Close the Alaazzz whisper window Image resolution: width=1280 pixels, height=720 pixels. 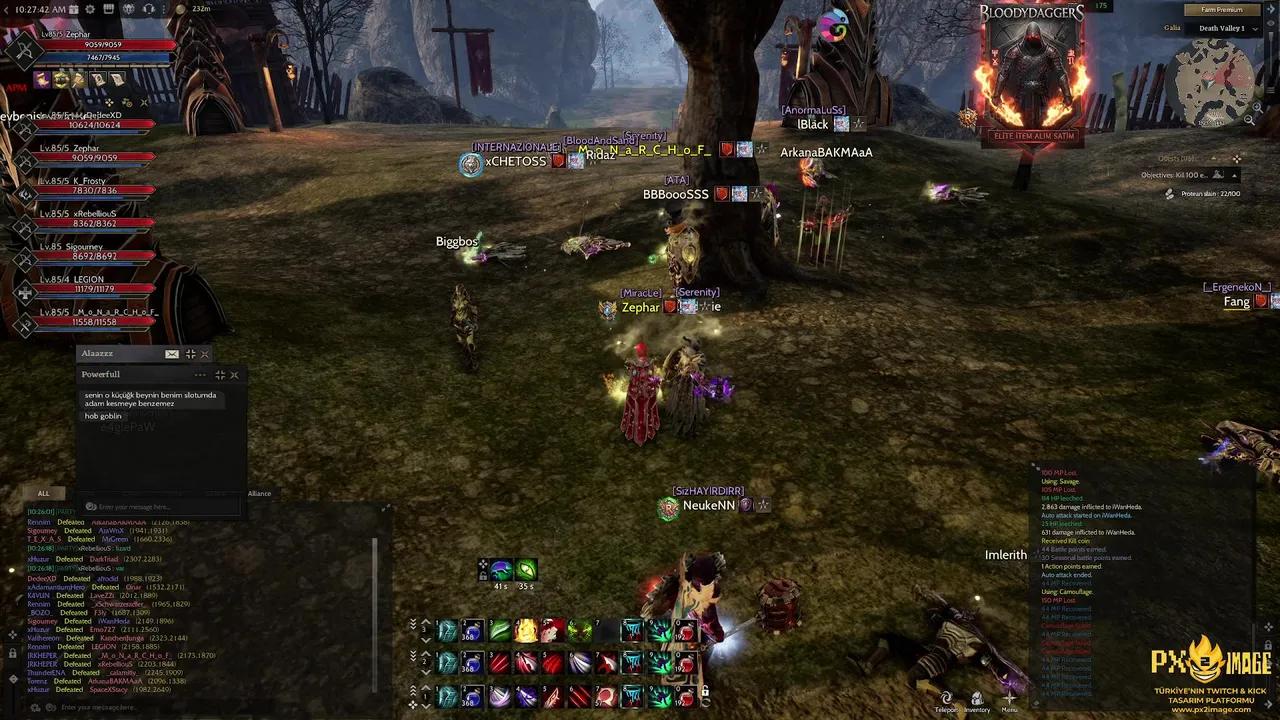click(205, 354)
